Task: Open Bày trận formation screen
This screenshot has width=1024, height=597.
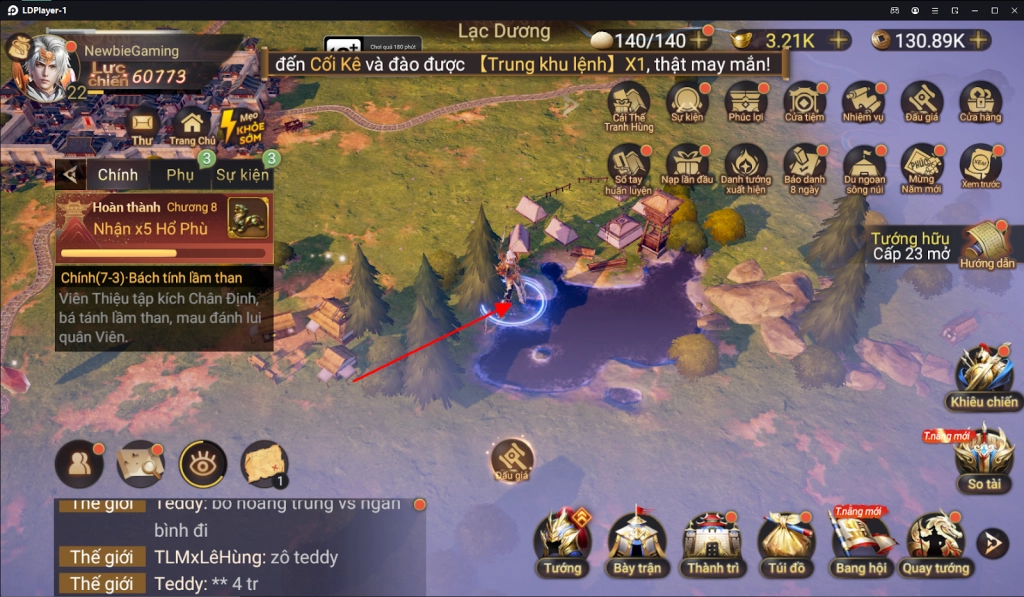Action: 637,543
